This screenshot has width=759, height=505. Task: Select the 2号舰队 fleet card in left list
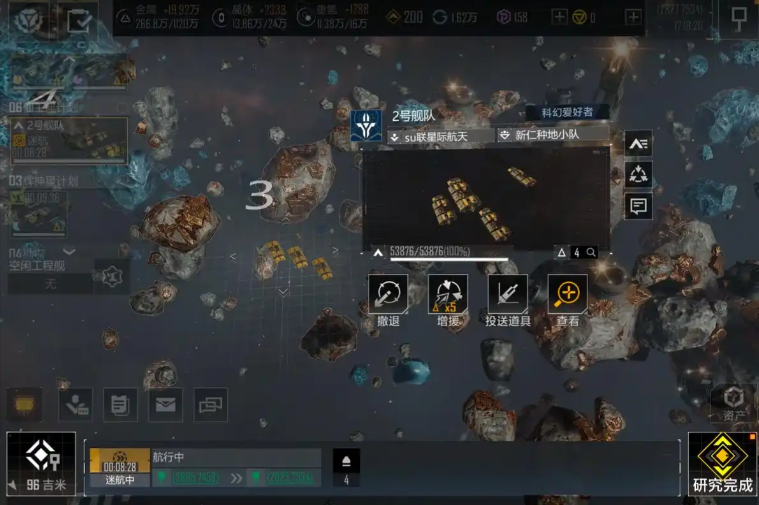[68, 139]
